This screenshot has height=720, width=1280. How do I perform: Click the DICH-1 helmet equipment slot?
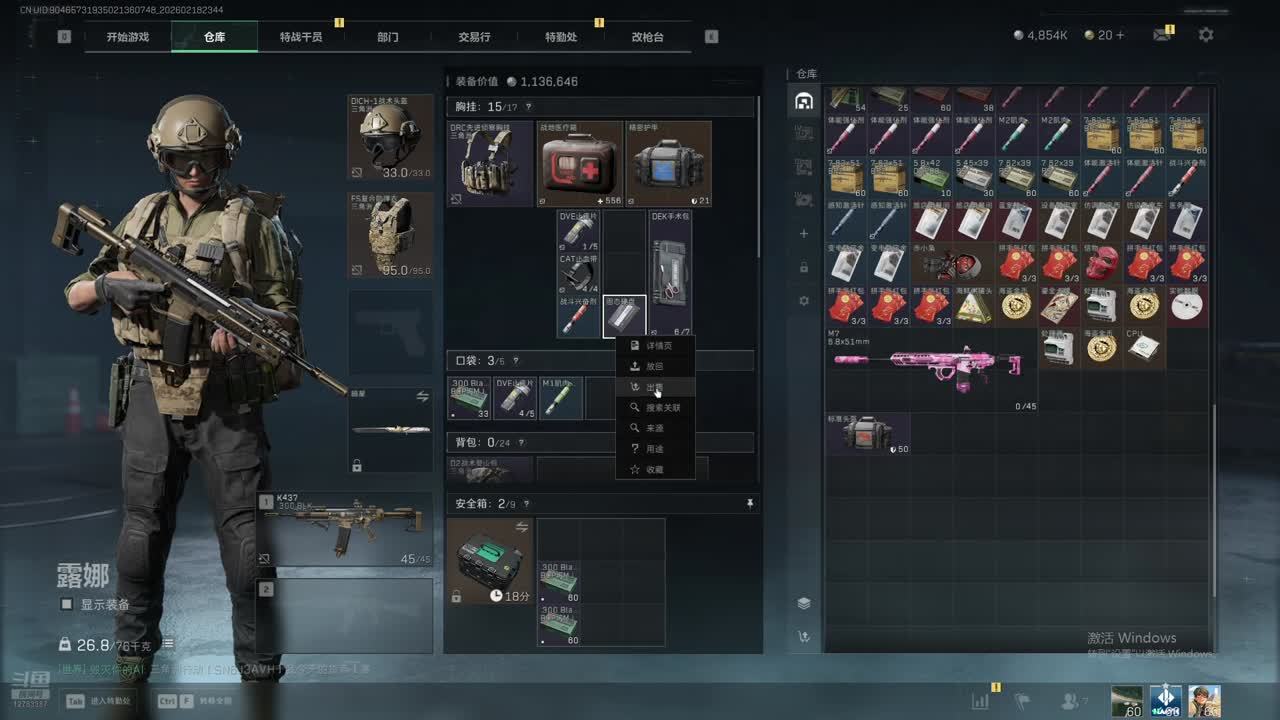click(390, 137)
